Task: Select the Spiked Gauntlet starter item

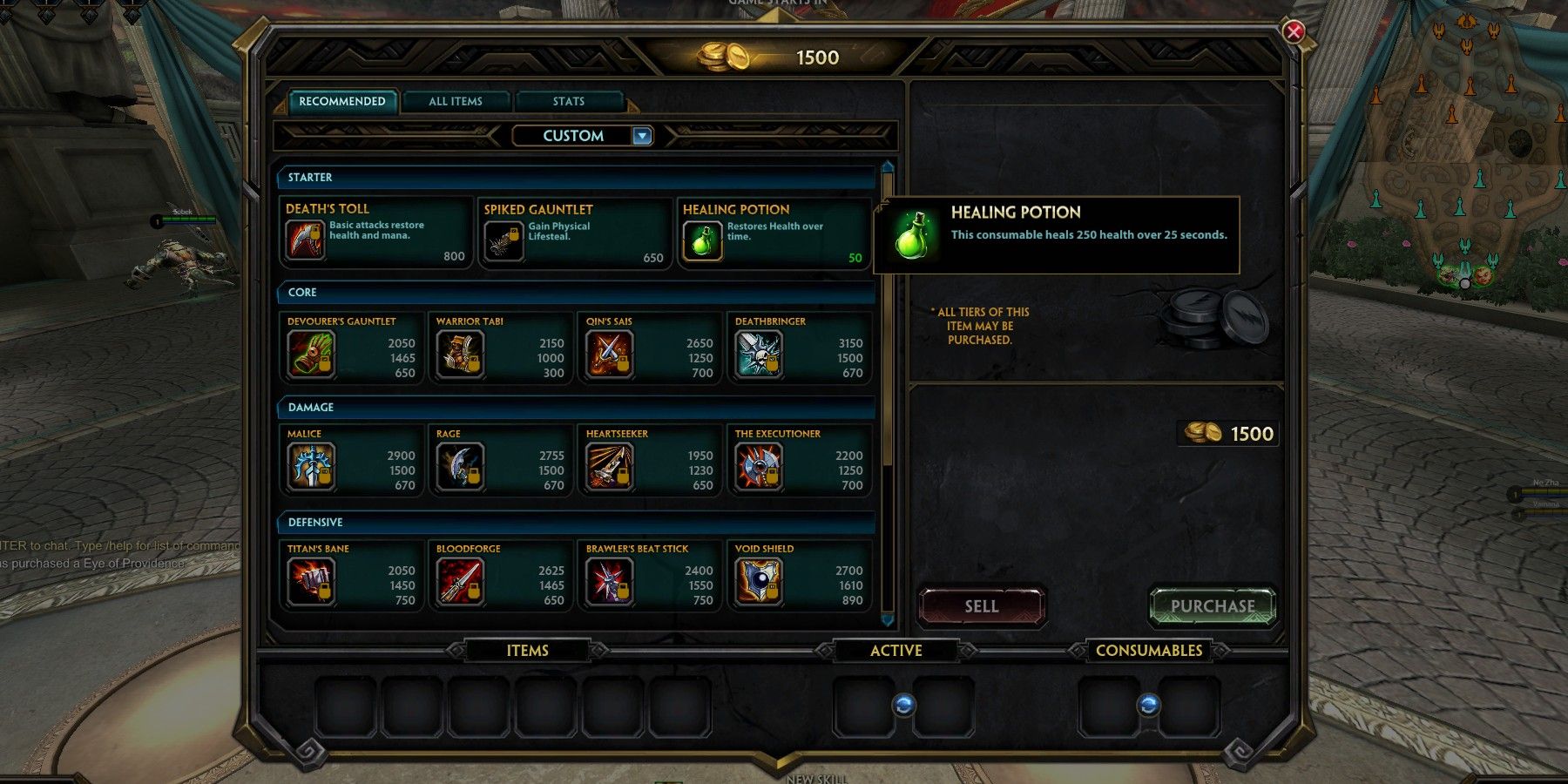Action: [504, 241]
